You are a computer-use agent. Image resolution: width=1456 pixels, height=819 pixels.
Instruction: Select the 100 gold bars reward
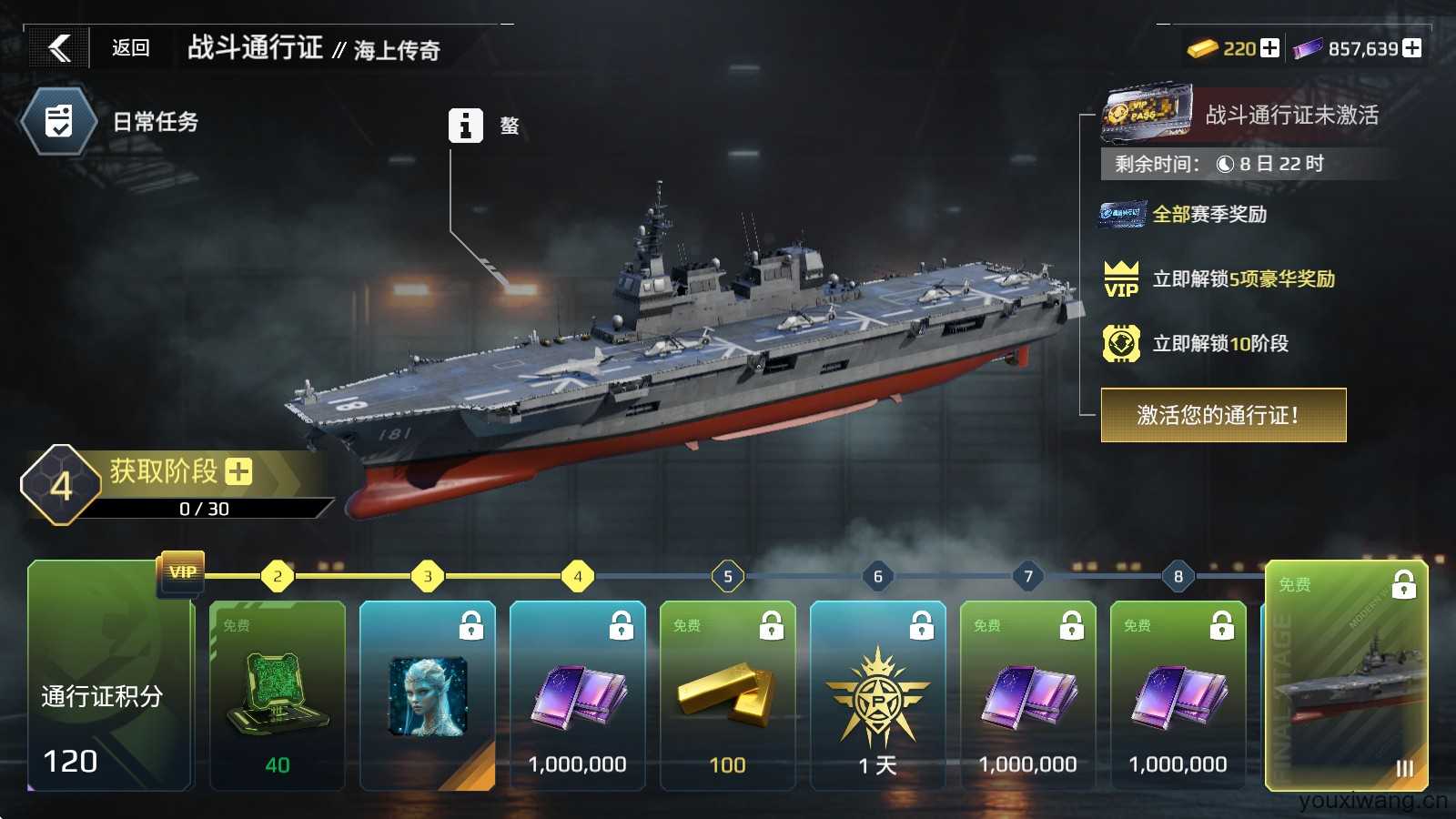point(728,696)
